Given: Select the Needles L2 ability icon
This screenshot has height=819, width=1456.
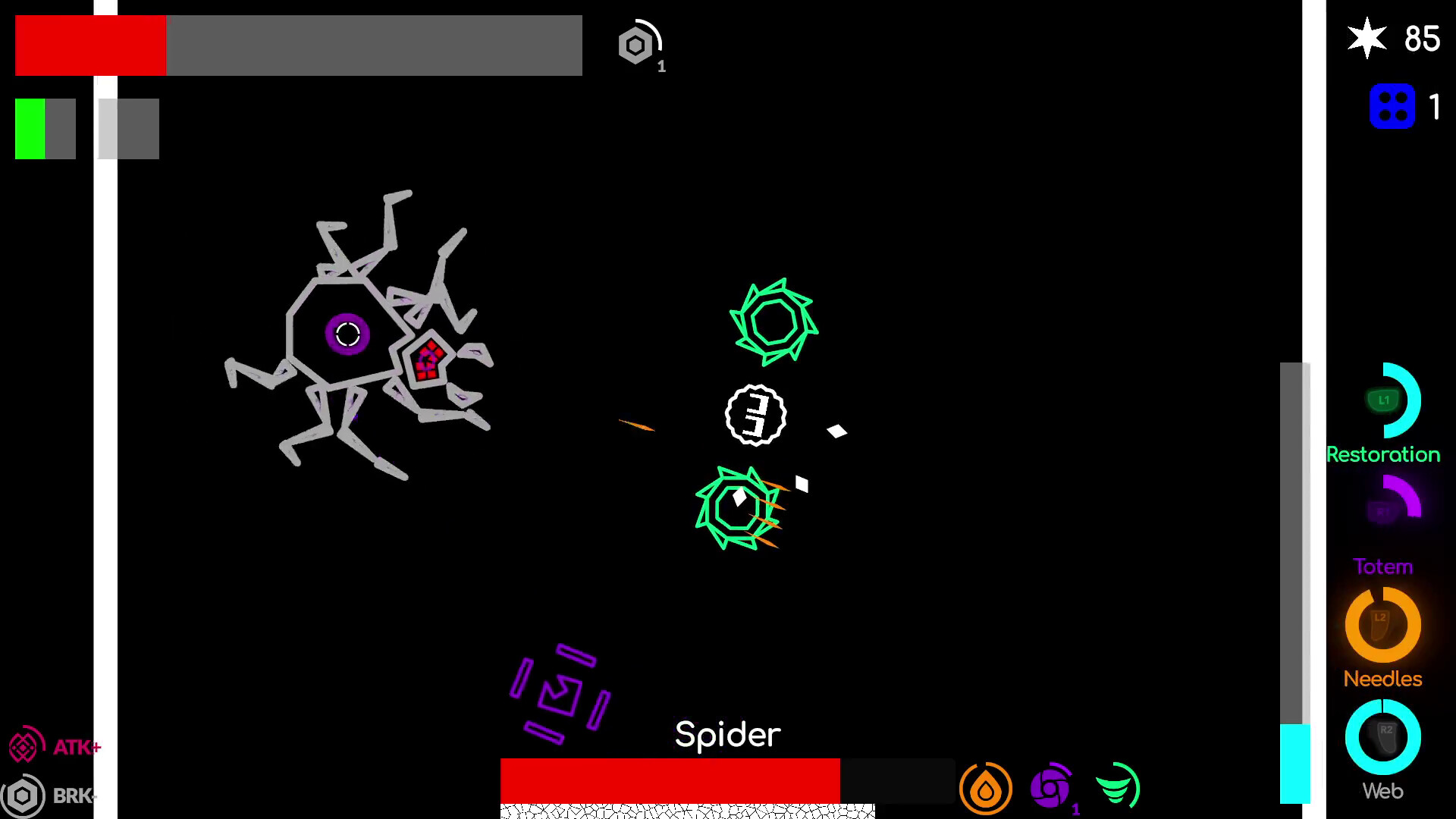Looking at the screenshot, I should (x=1382, y=623).
